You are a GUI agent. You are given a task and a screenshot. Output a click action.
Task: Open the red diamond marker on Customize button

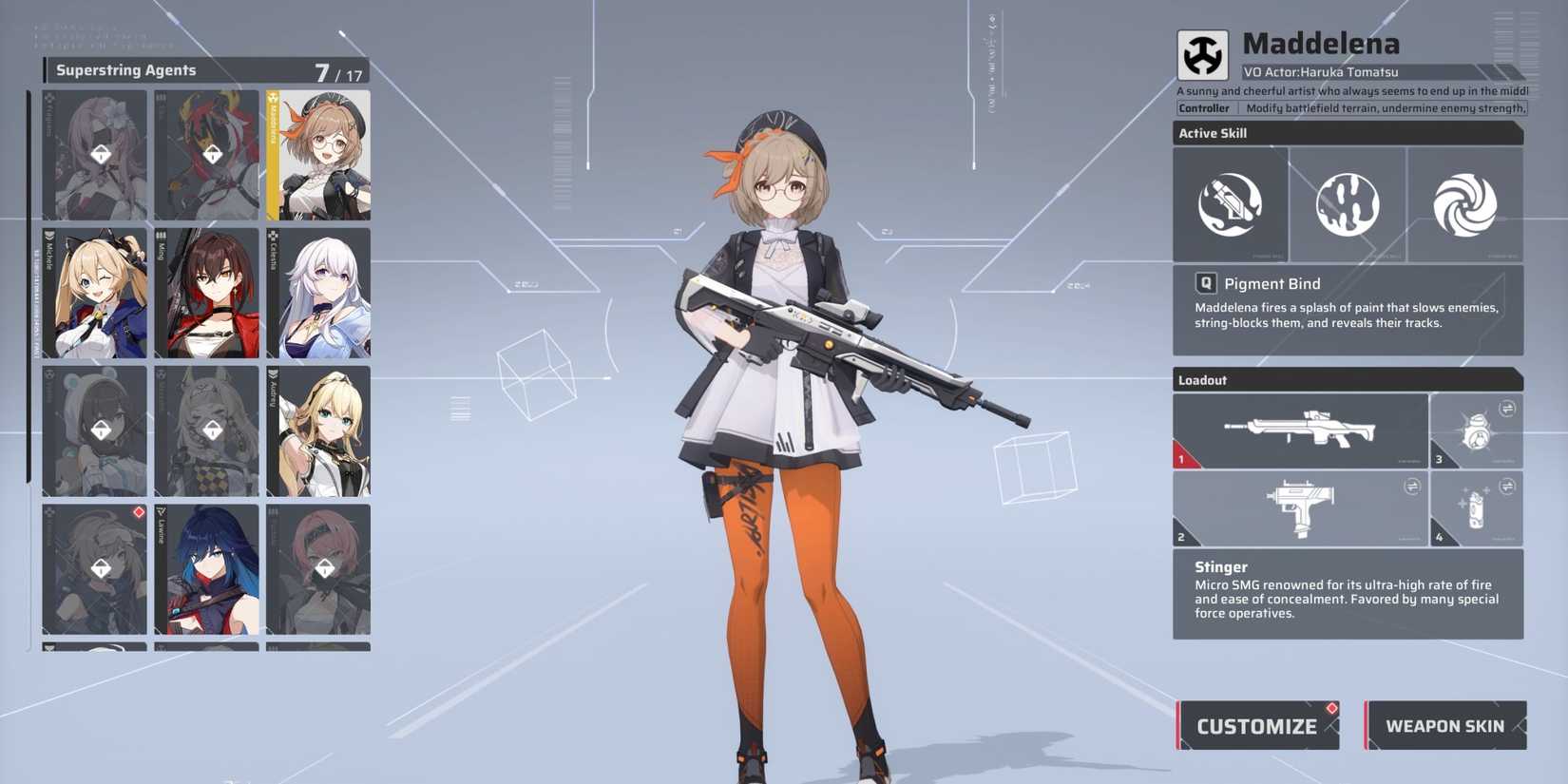(1330, 709)
